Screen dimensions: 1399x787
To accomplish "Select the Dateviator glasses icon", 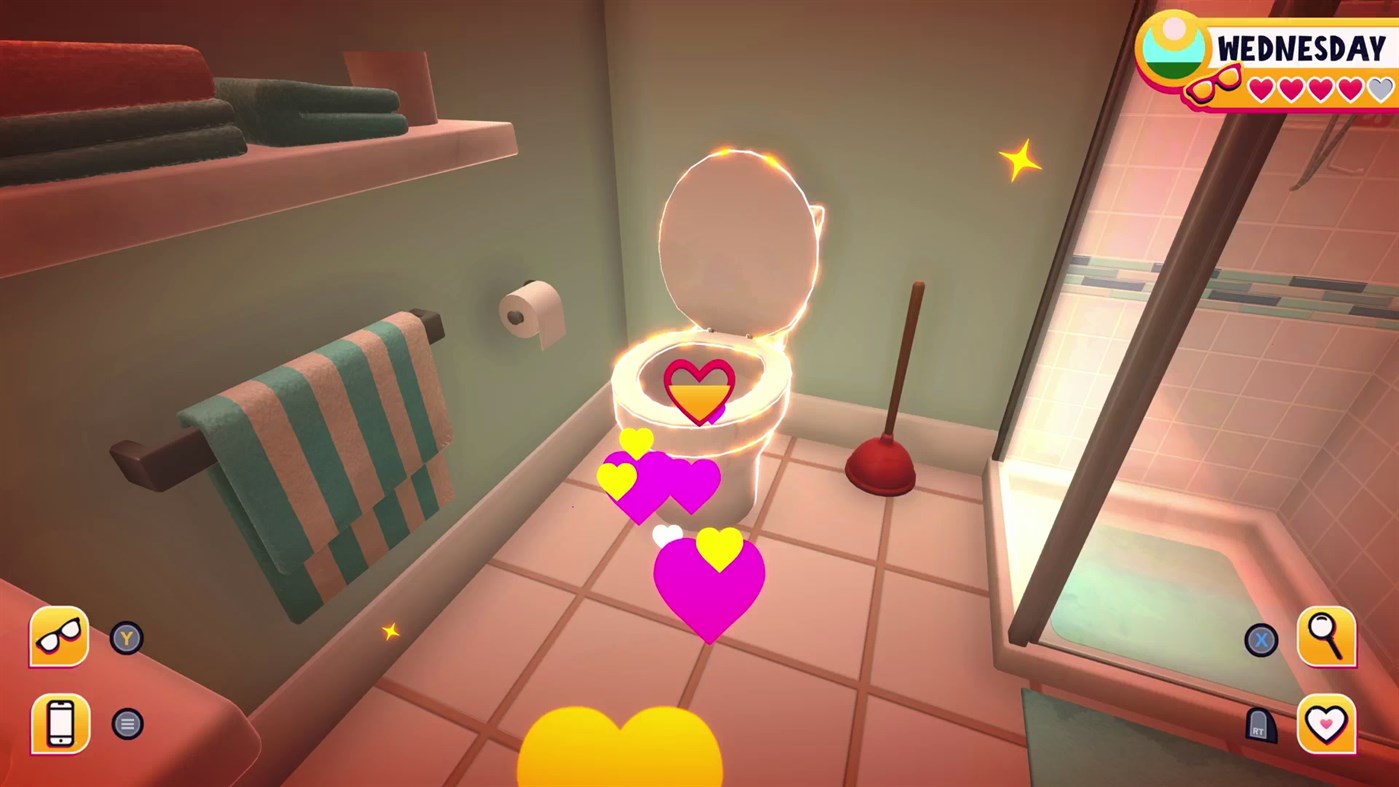I will click(58, 637).
